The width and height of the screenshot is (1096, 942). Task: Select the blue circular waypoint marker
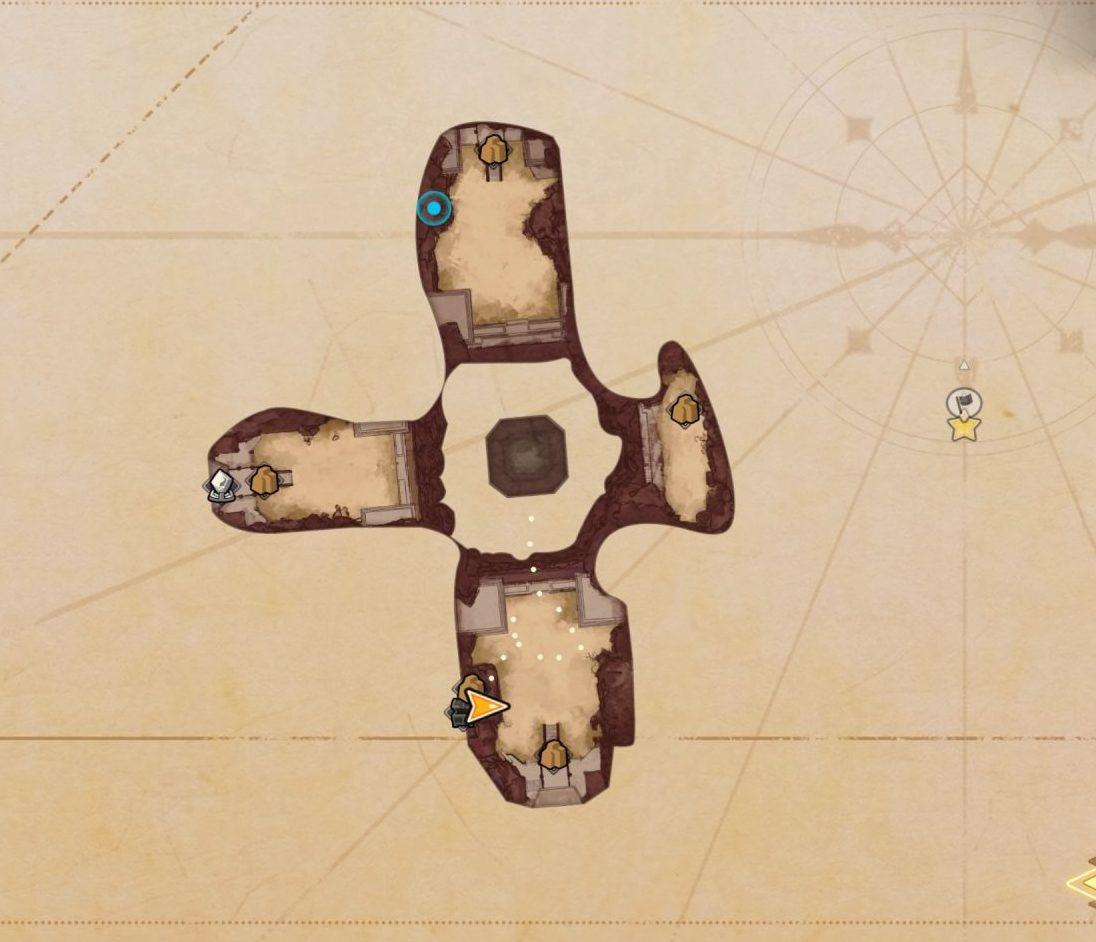click(434, 208)
